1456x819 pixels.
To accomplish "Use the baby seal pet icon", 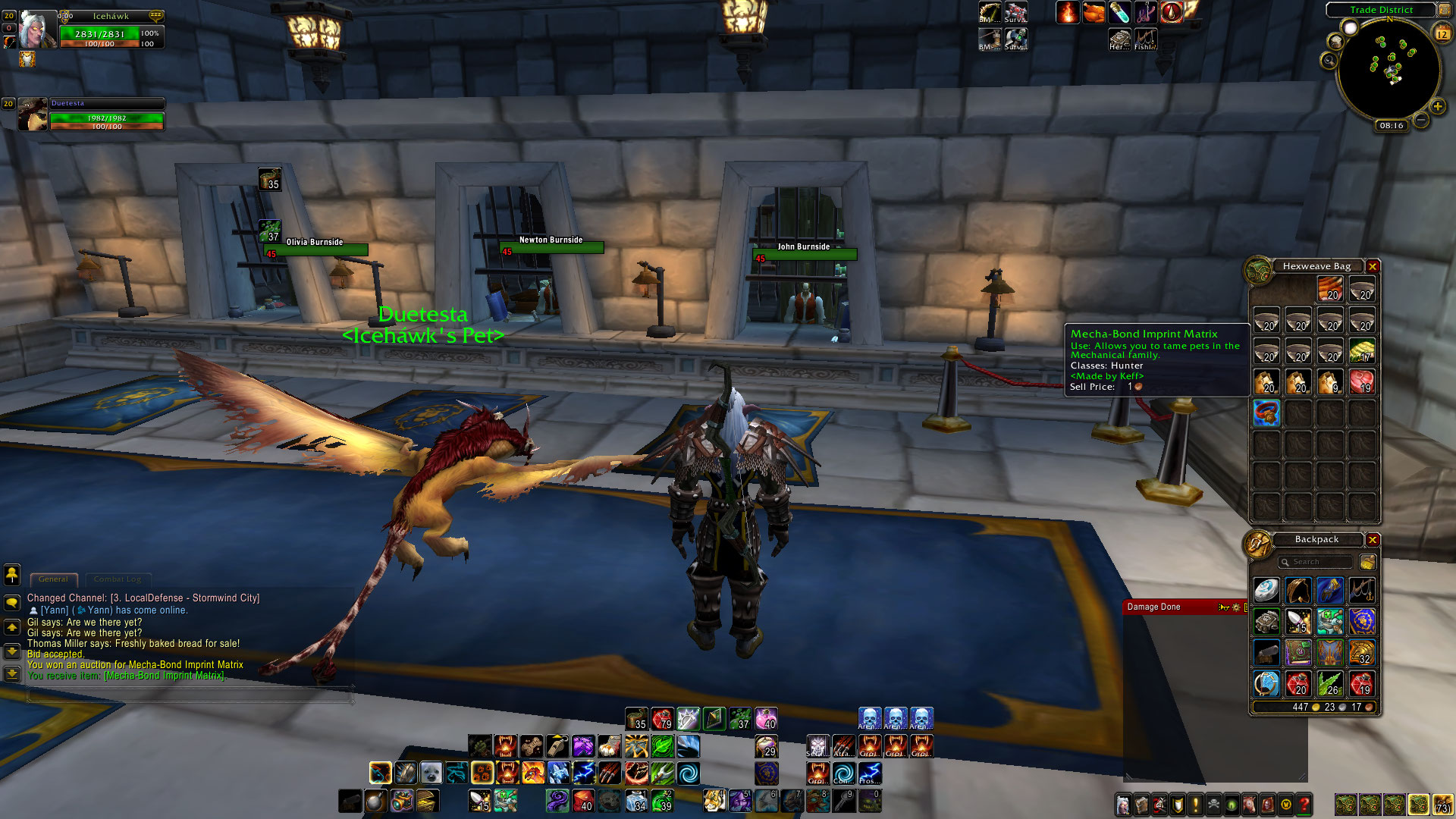I will point(431,773).
